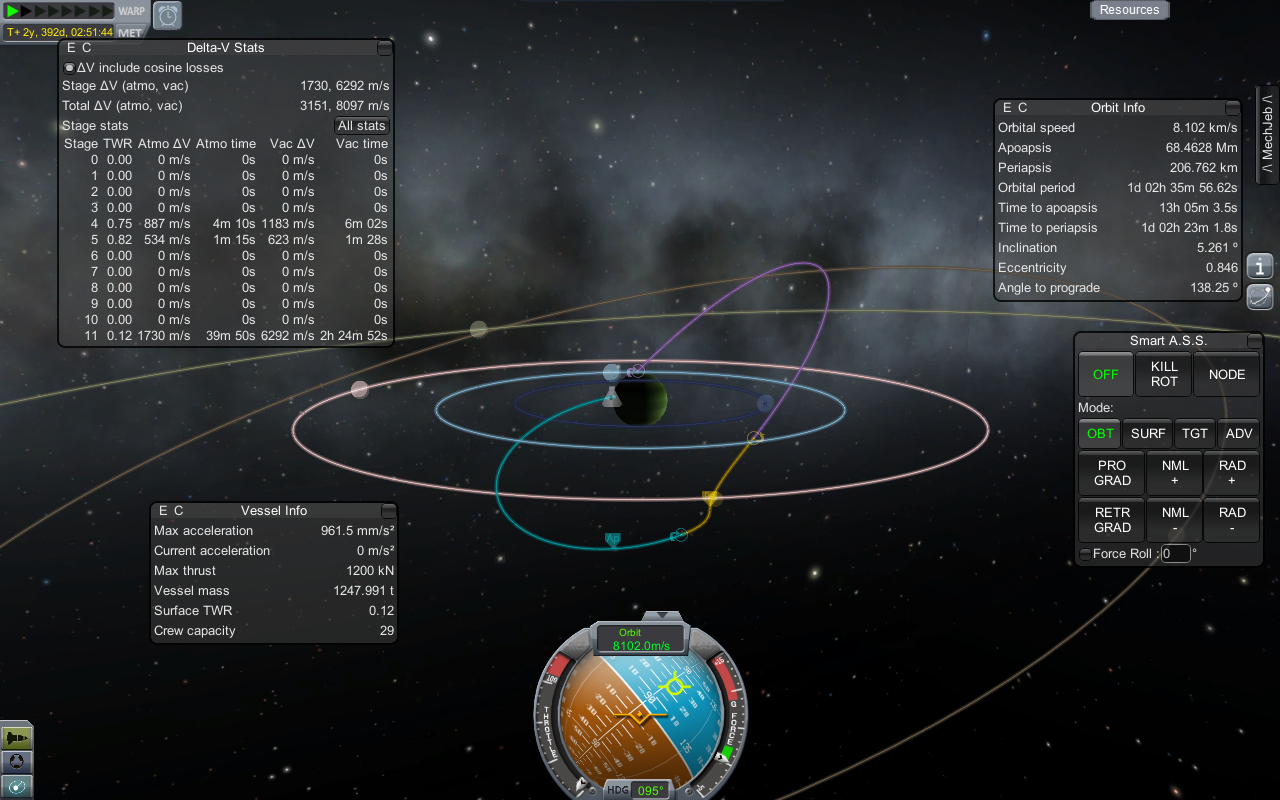Click the info "i" button
Image resolution: width=1280 pixels, height=800 pixels.
point(1260,267)
